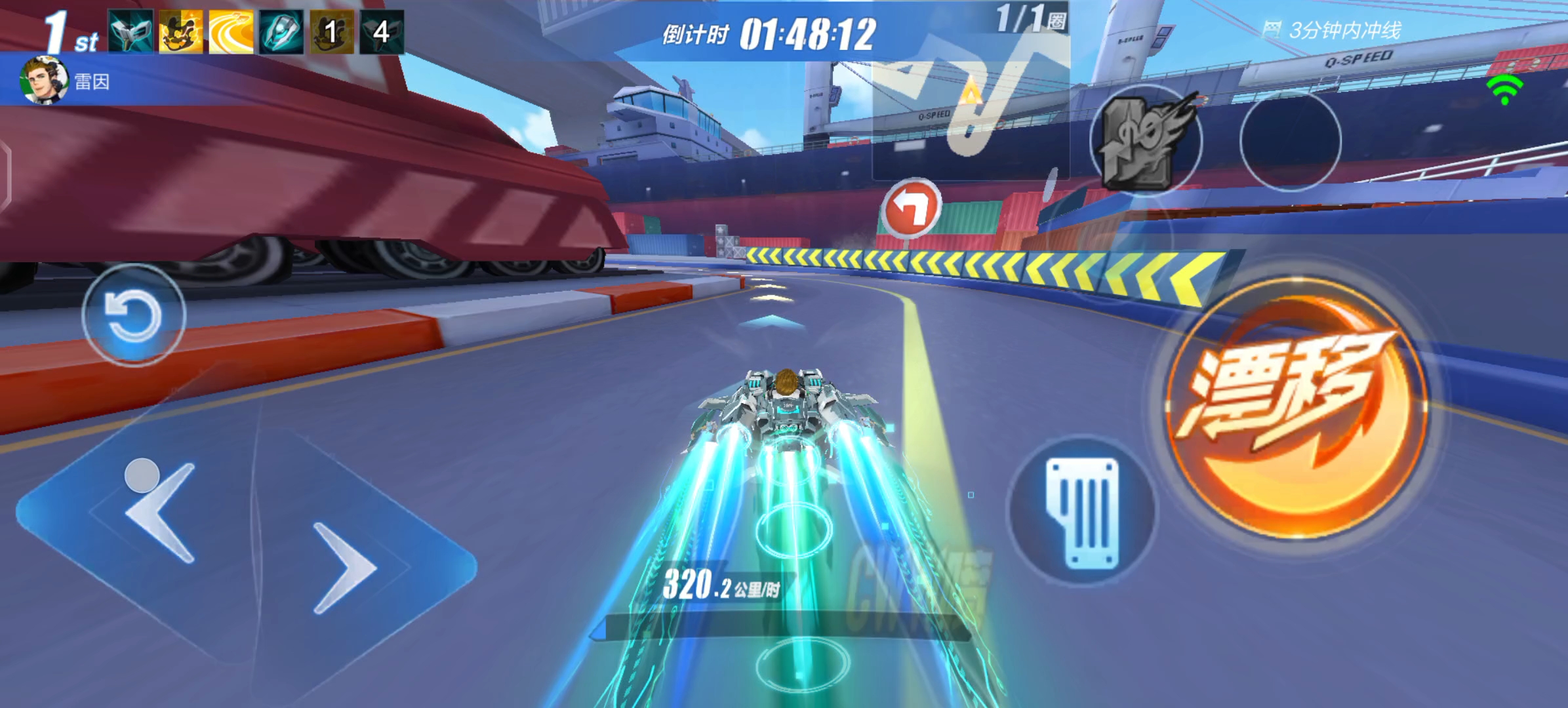Tap the golden swirl skill icon

pos(231,31)
